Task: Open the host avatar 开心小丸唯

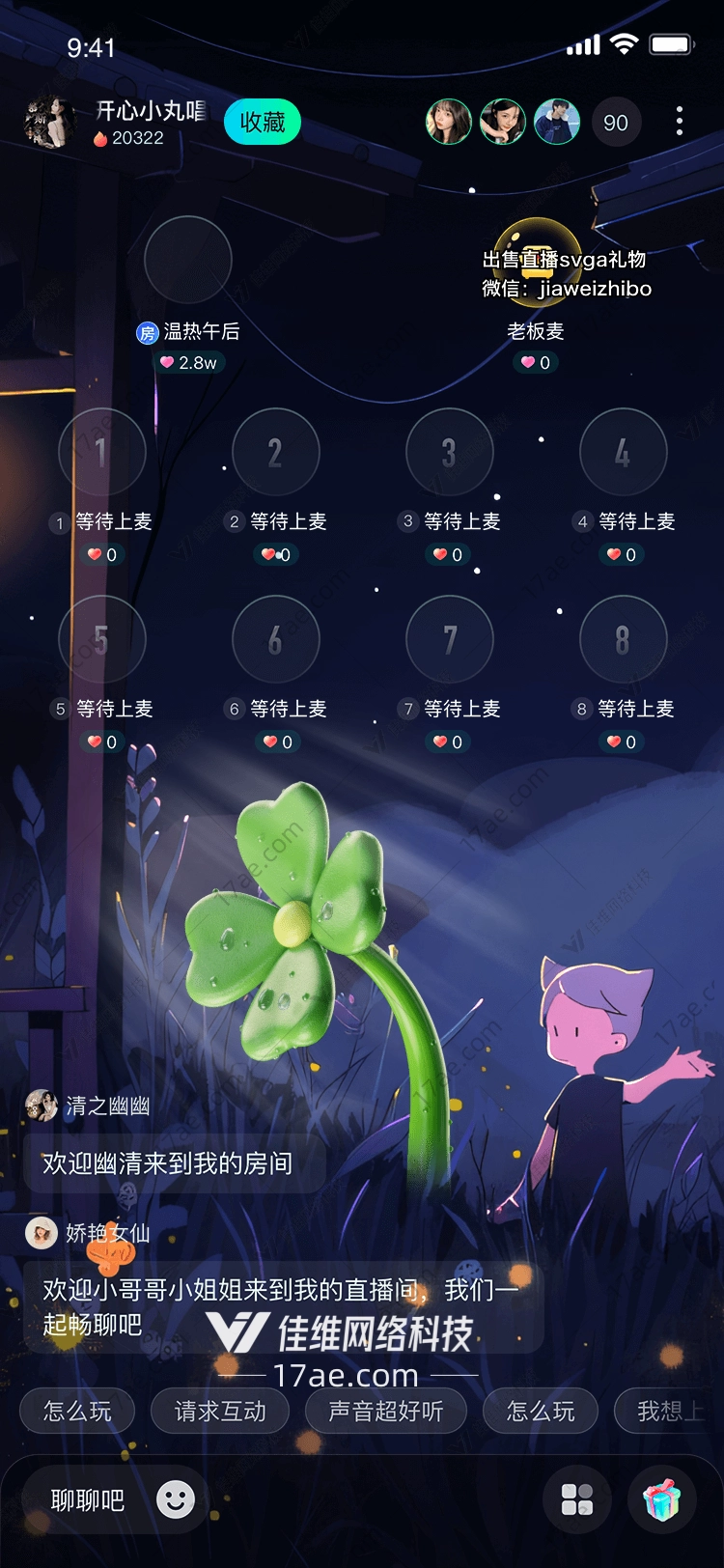Action: [x=49, y=123]
